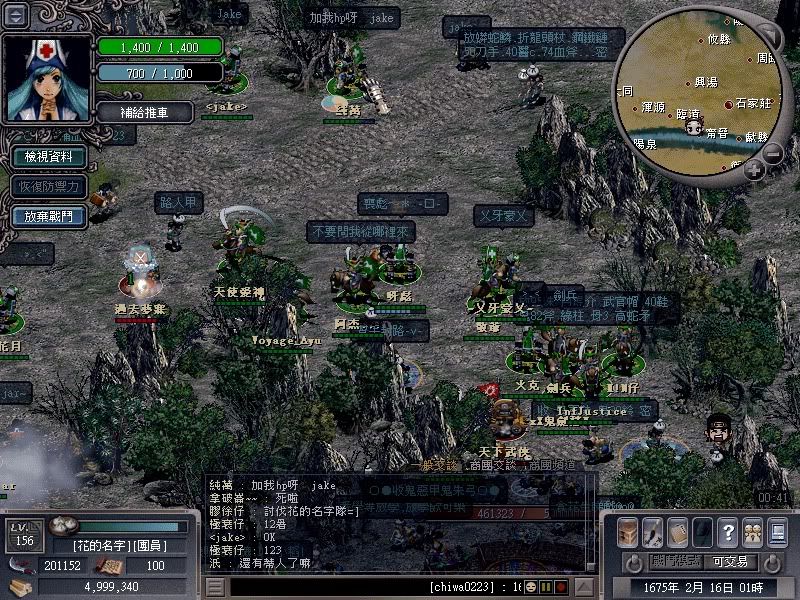The image size is (800, 600).
Task: Toggle the collapse arrows above the portrait
Action: (16, 15)
